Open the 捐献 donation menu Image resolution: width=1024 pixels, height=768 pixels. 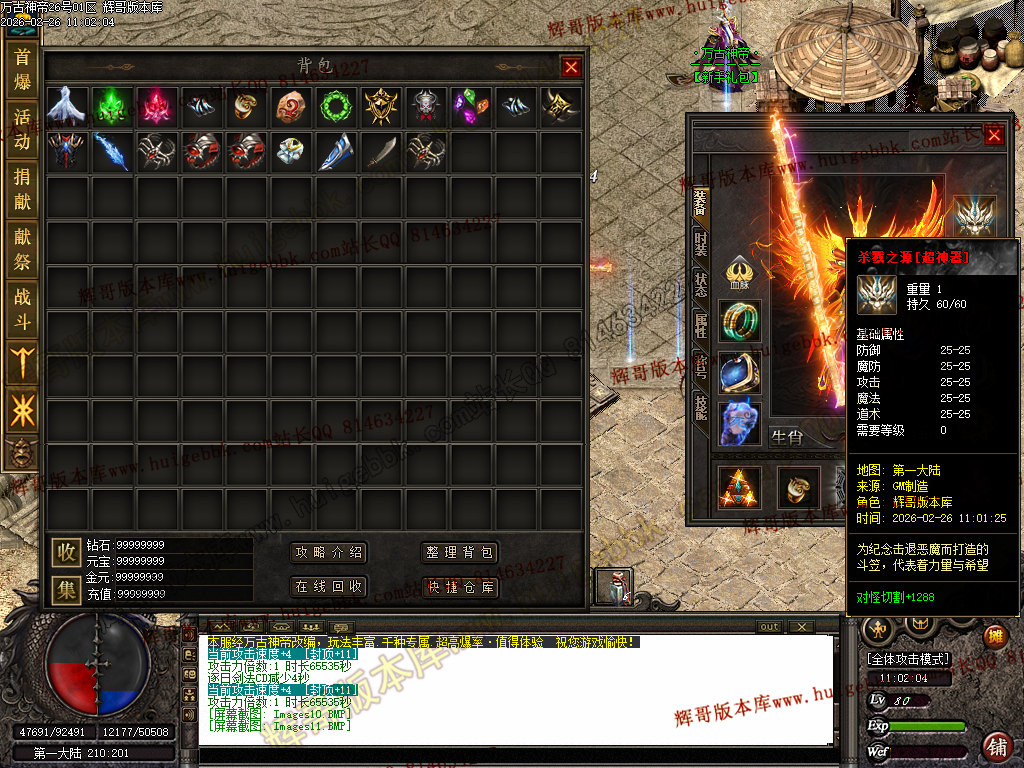click(x=22, y=189)
